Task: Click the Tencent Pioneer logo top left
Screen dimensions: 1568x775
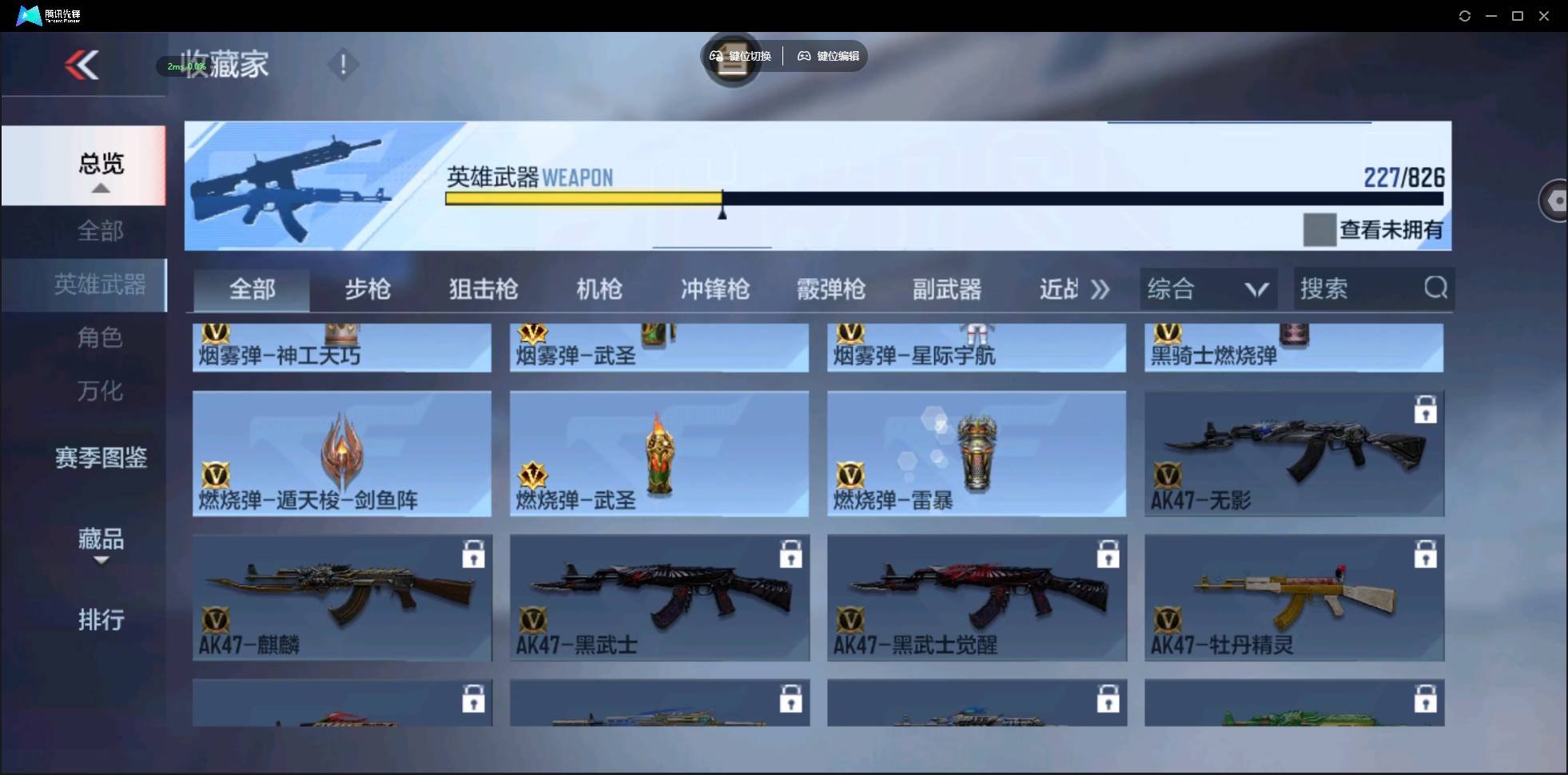Action: [28, 15]
